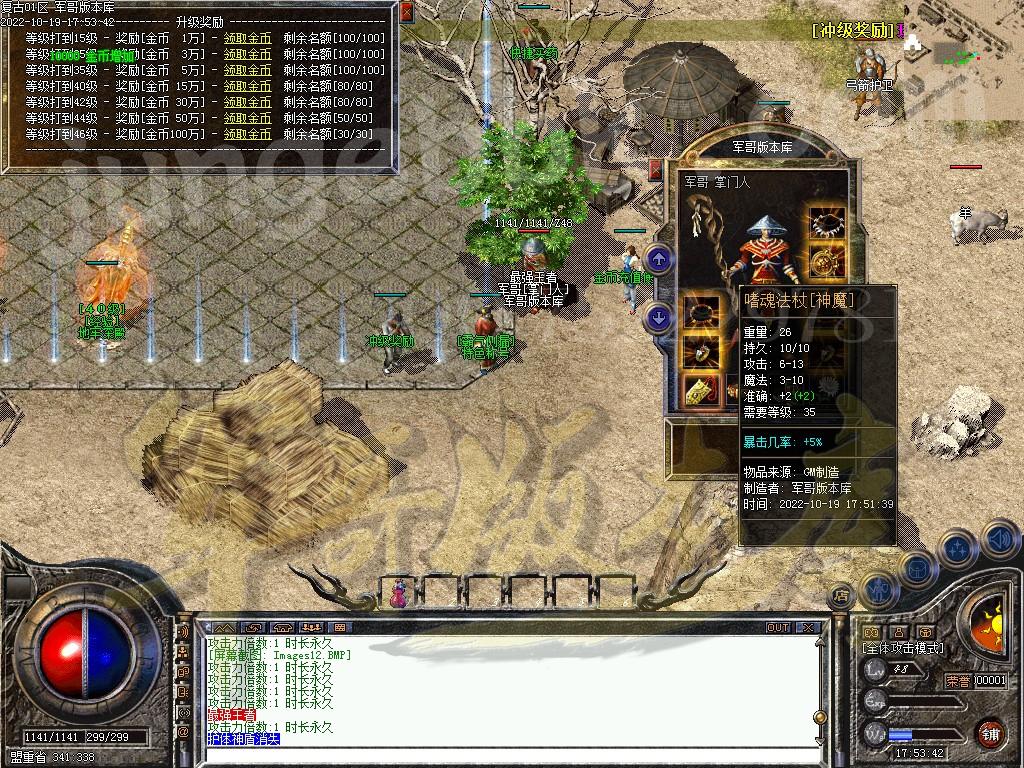1024x768 pixels.
Task: Use the potion in the quick belt
Action: coord(399,594)
